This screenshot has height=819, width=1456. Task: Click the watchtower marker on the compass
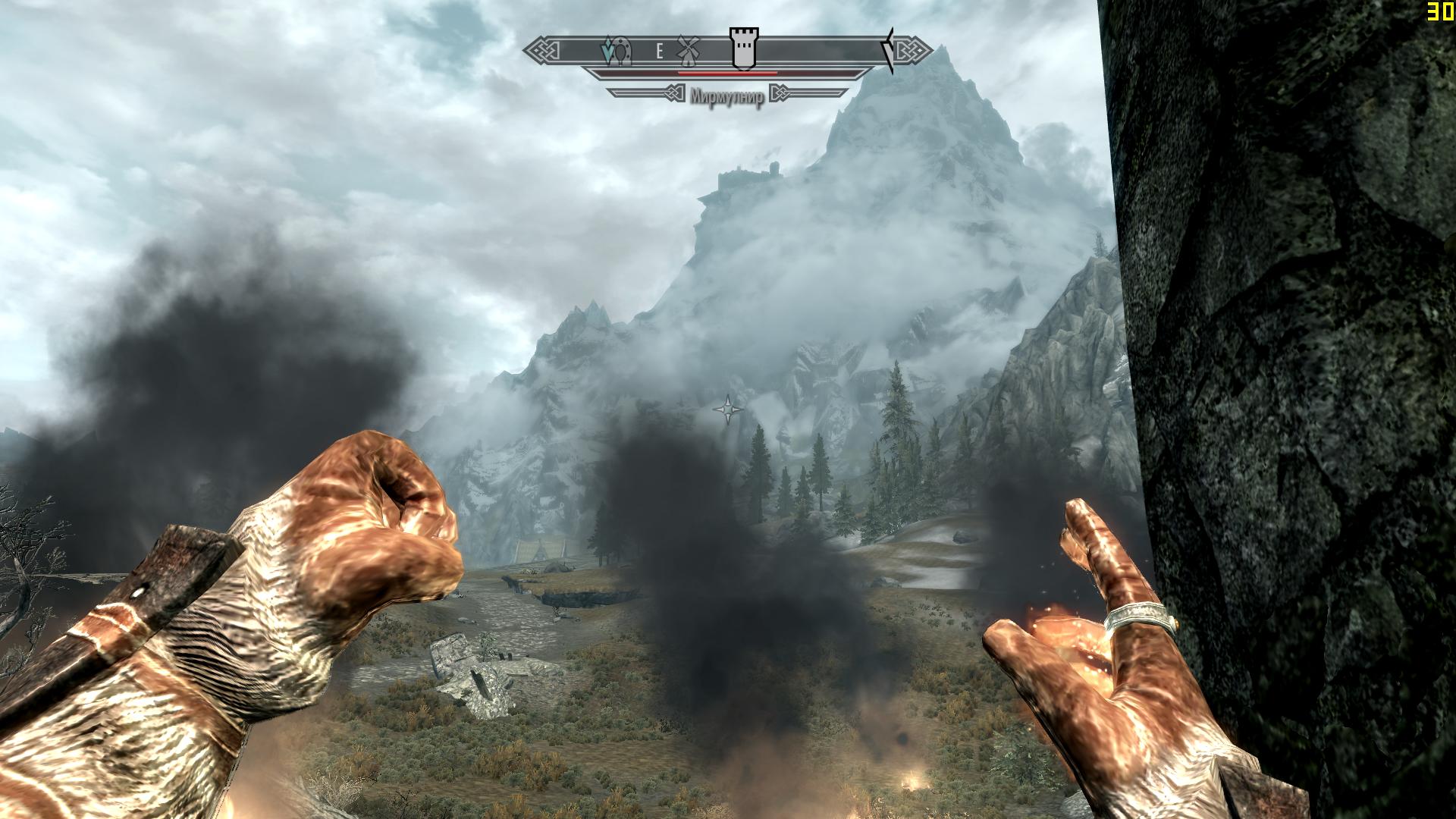(x=743, y=49)
